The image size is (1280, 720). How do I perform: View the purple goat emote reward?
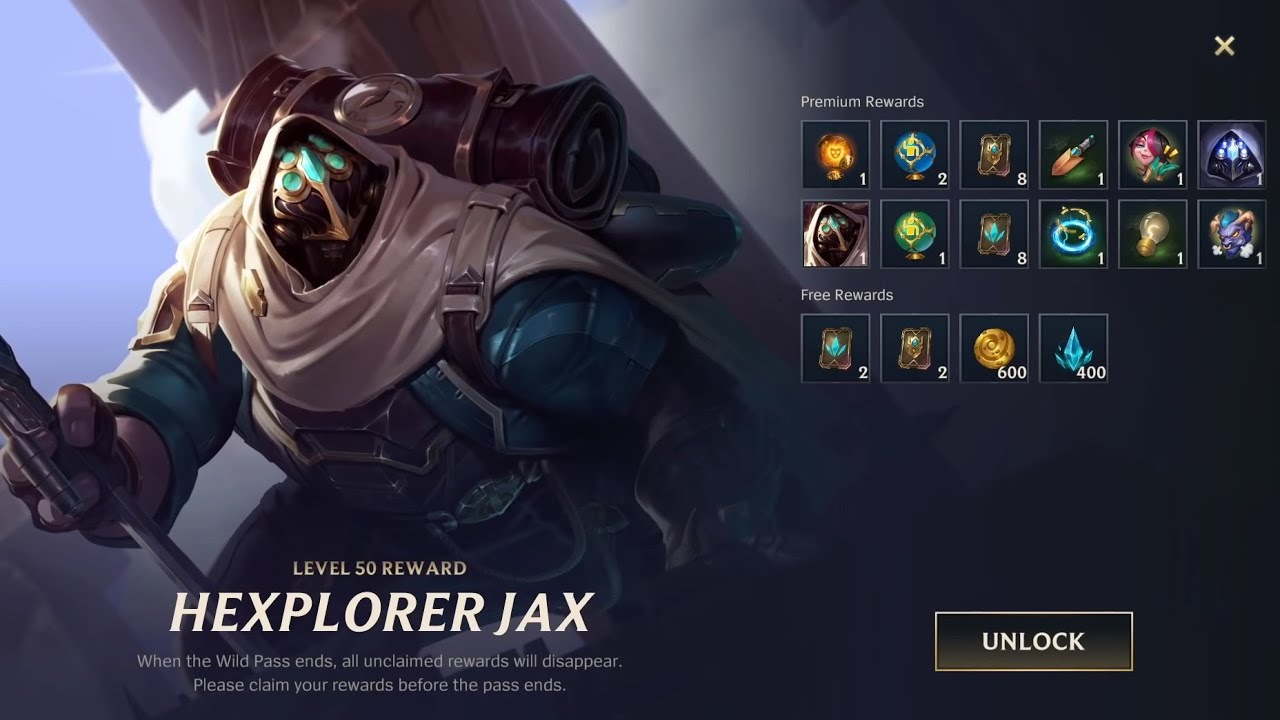[x=1231, y=233]
